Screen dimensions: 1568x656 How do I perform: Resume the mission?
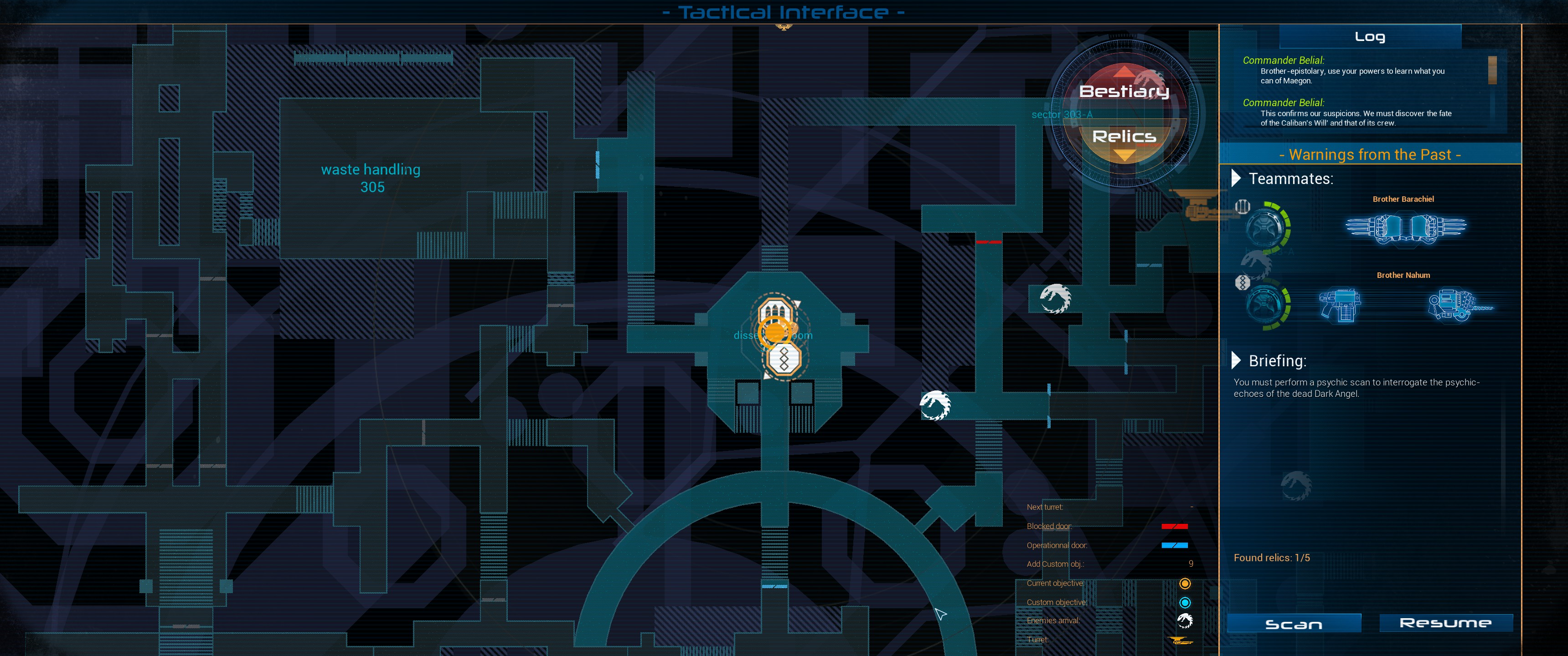[x=1445, y=623]
